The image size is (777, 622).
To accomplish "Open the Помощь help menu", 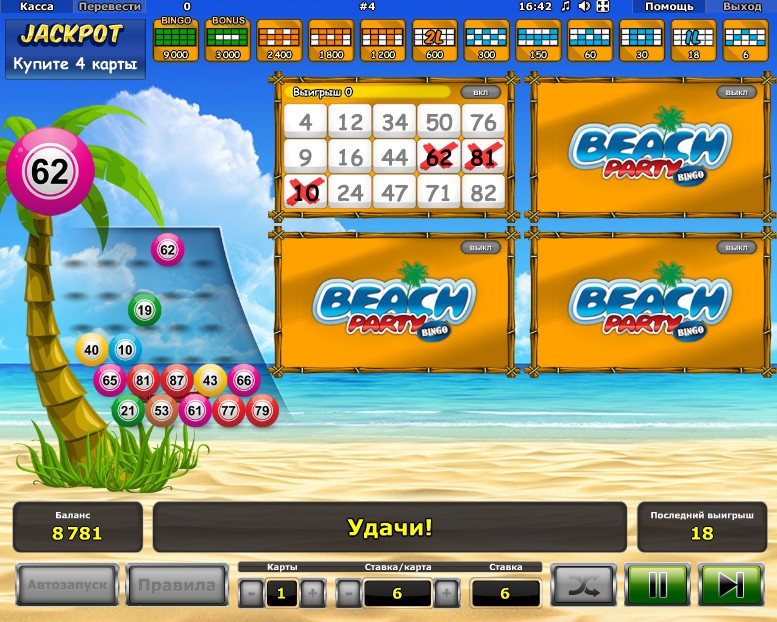I will click(668, 7).
